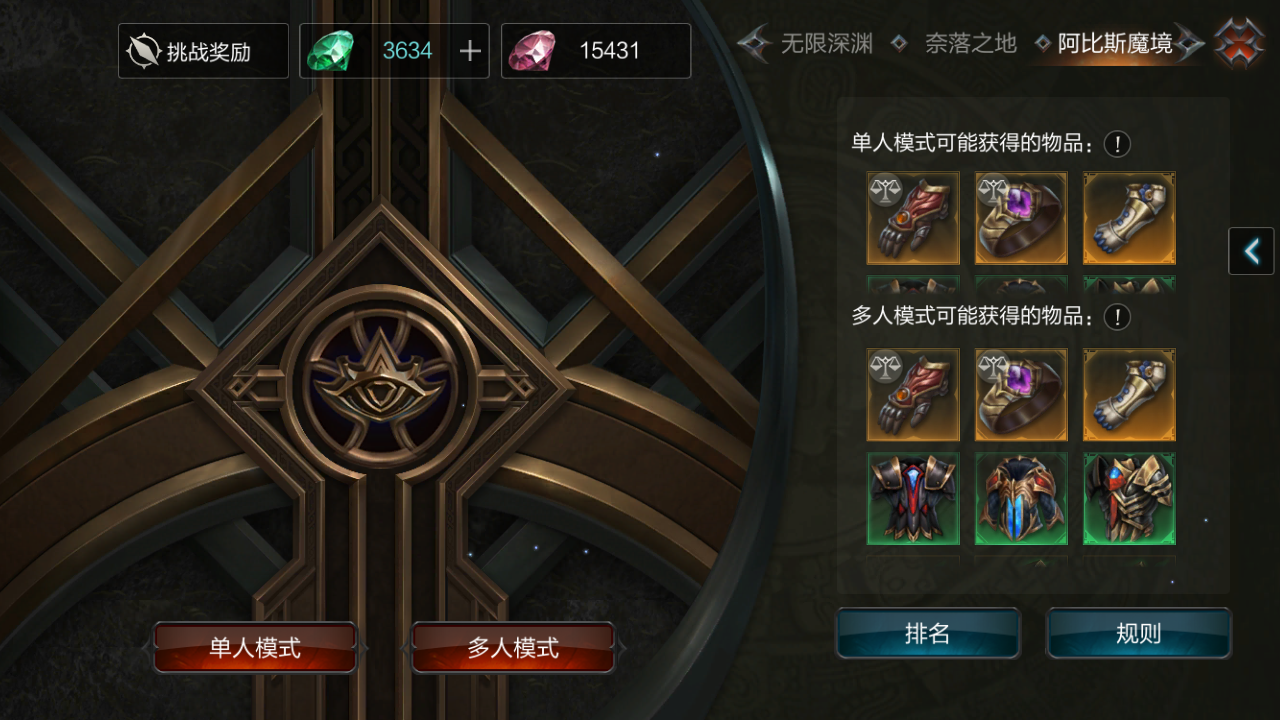Inspect red gauntlet in multiplayer rewards
The width and height of the screenshot is (1280, 720).
(x=913, y=394)
